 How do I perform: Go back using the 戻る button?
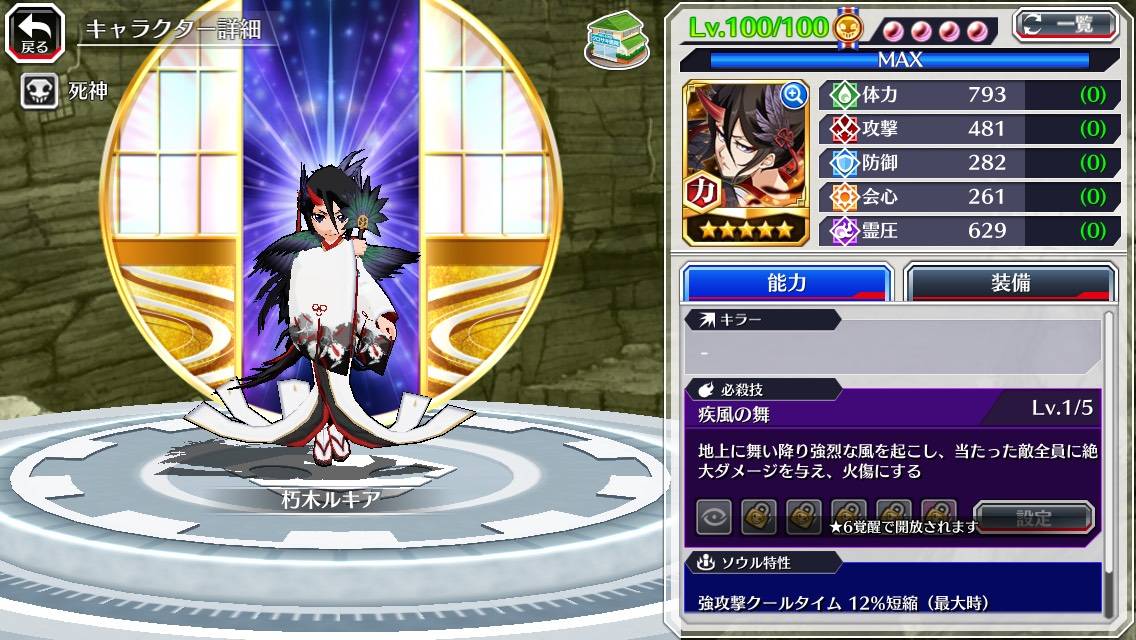tap(35, 33)
